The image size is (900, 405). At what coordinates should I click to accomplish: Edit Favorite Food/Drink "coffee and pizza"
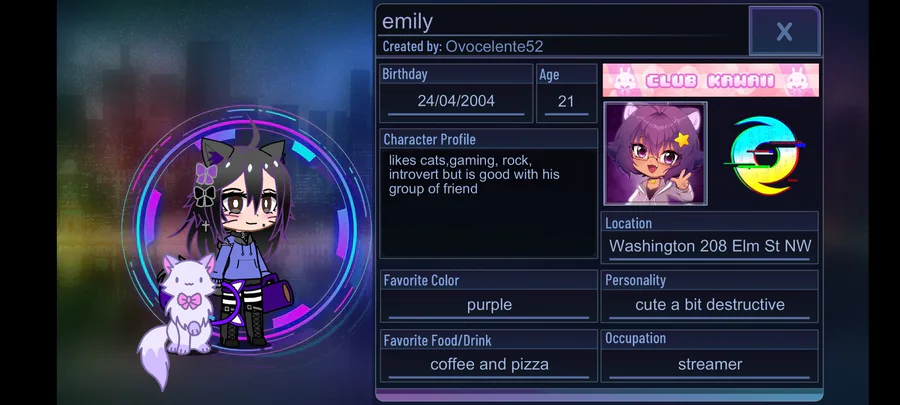point(489,364)
